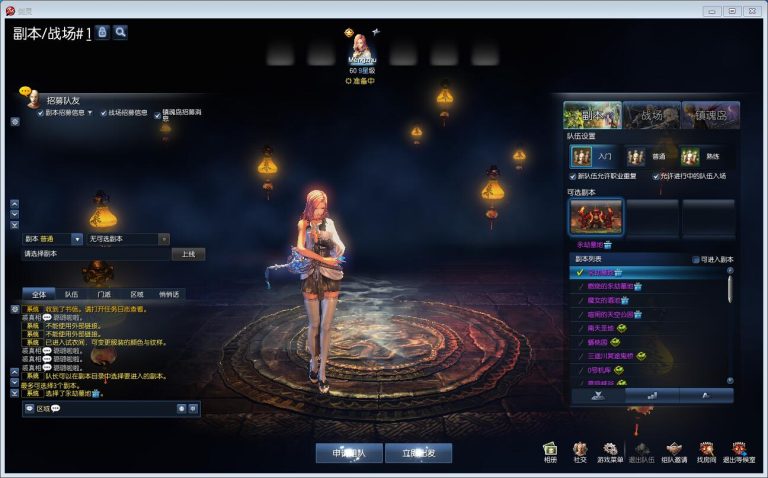Click the 找房间 room finder icon

(x=706, y=453)
